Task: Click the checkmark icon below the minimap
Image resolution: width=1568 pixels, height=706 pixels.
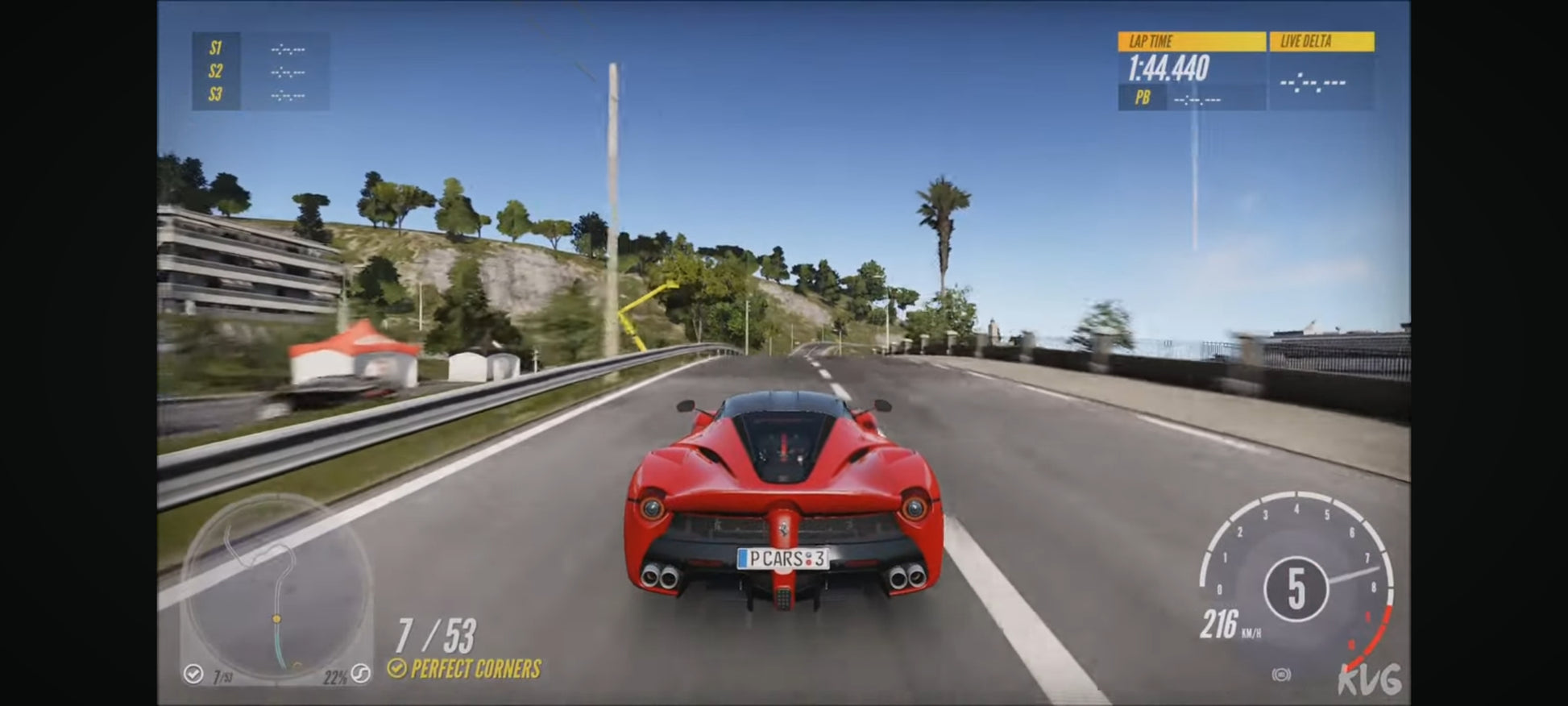Action: click(193, 674)
